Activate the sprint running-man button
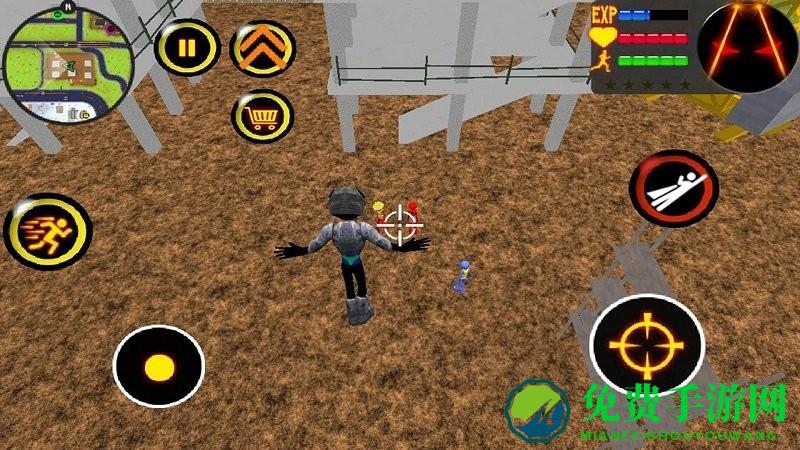800x450 pixels. [47, 229]
